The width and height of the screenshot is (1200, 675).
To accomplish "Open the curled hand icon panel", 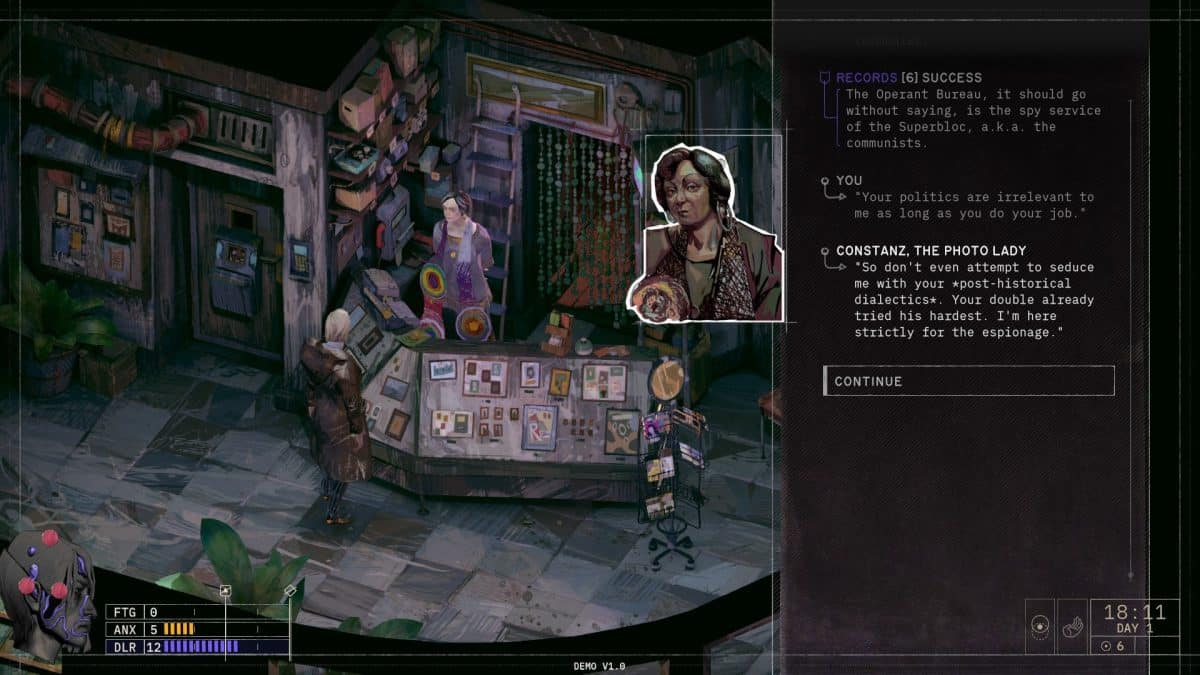I will (1071, 627).
